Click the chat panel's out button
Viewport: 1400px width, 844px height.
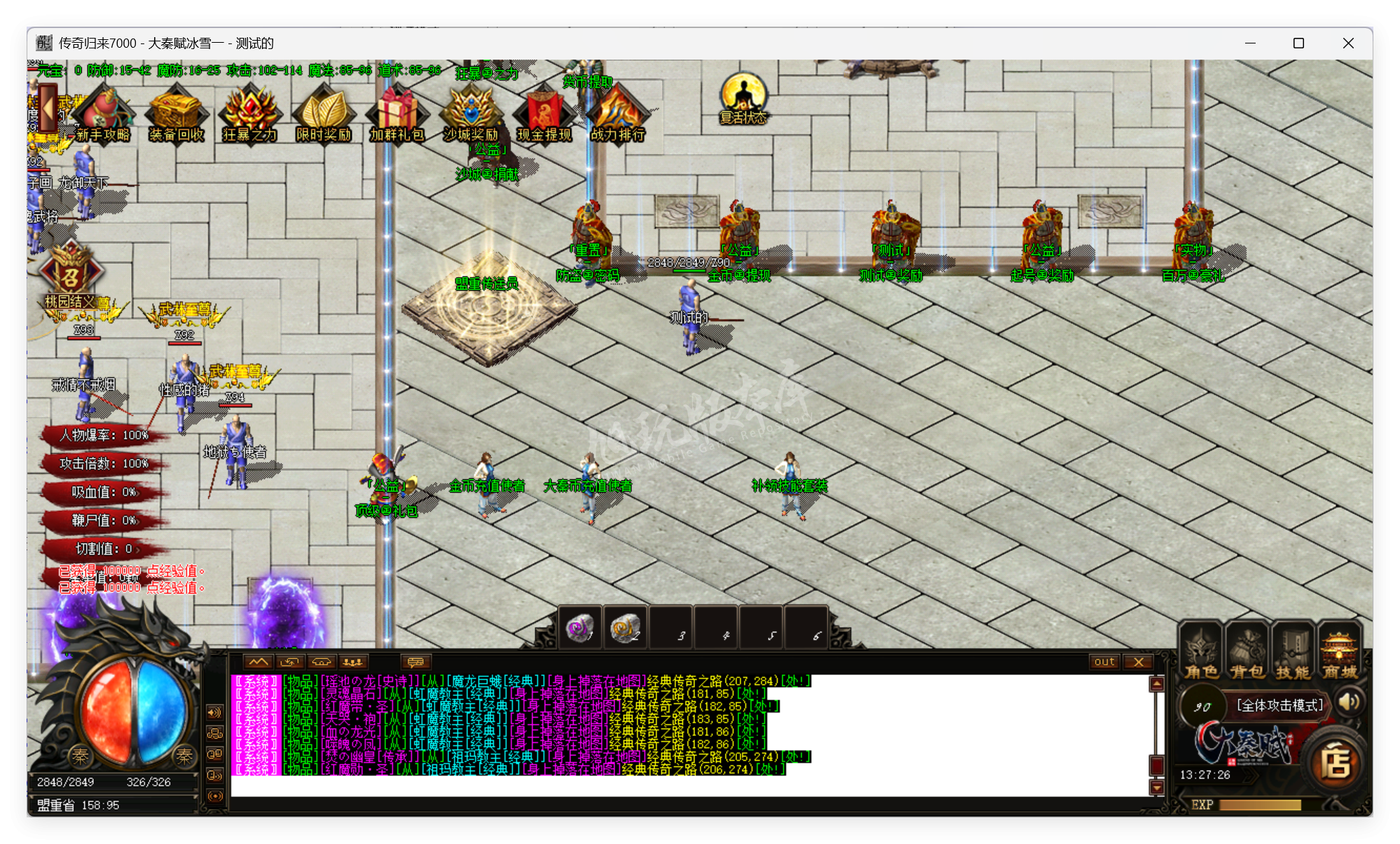click(1104, 662)
